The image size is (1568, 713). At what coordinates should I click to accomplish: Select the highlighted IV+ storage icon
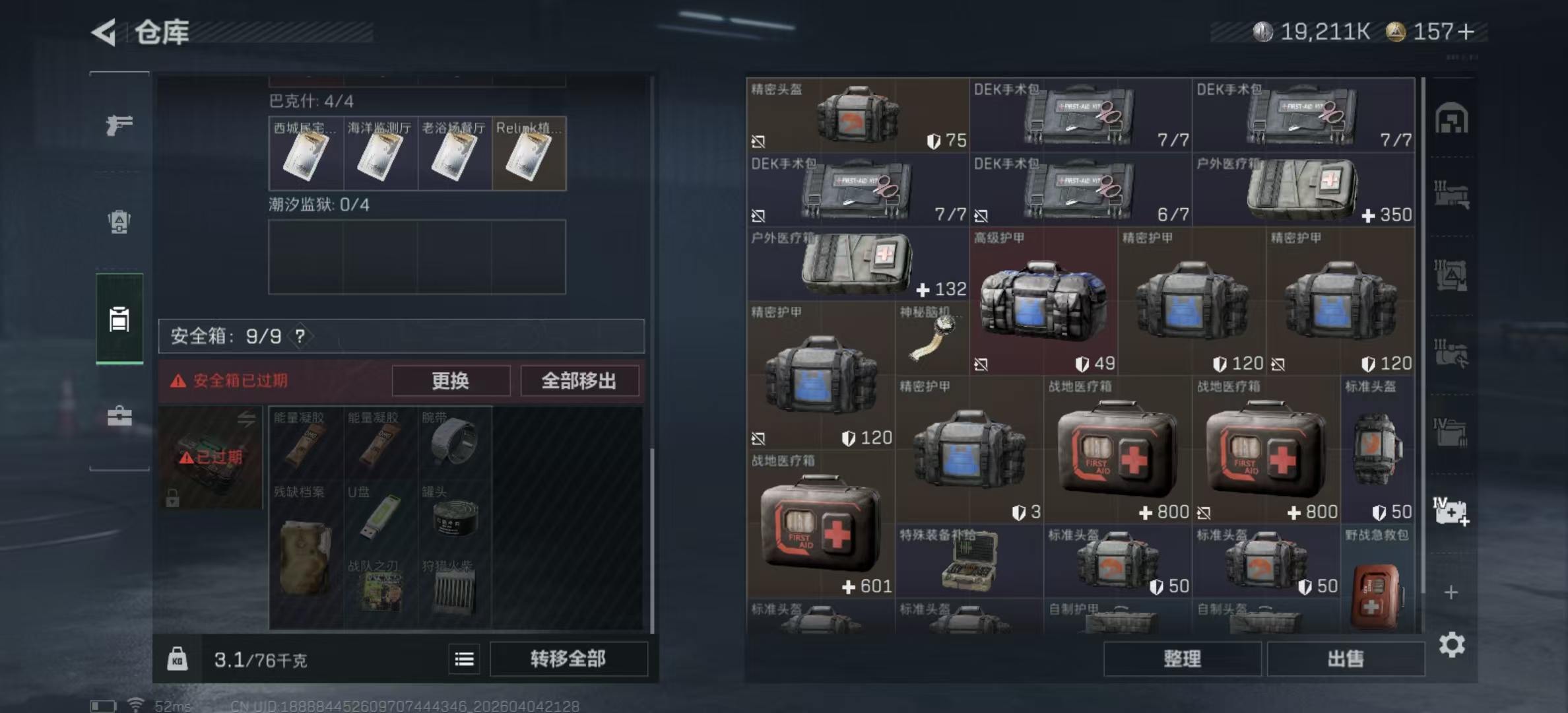click(1450, 510)
